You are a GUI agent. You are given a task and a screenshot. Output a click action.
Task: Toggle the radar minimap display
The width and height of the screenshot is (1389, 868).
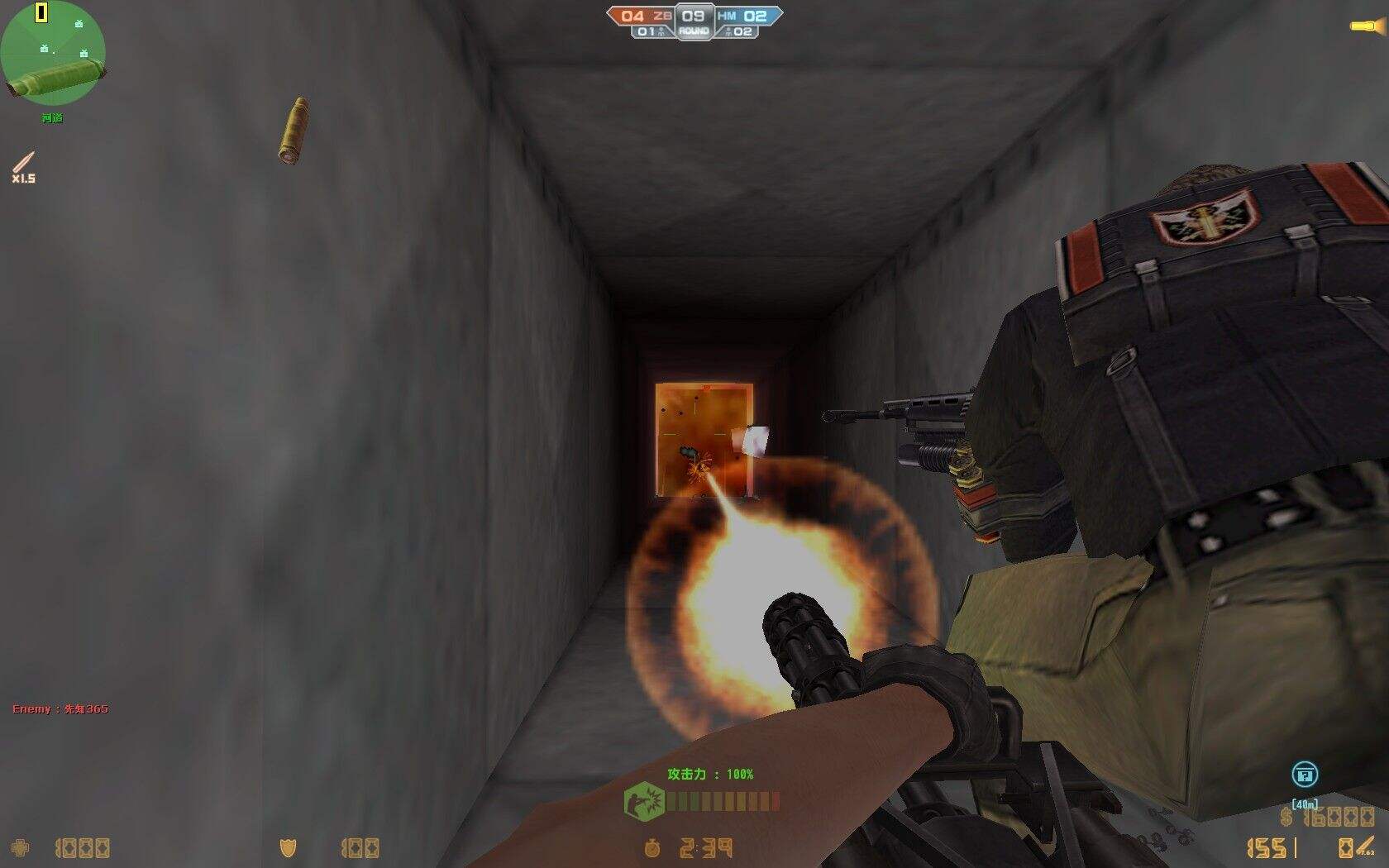(x=54, y=54)
